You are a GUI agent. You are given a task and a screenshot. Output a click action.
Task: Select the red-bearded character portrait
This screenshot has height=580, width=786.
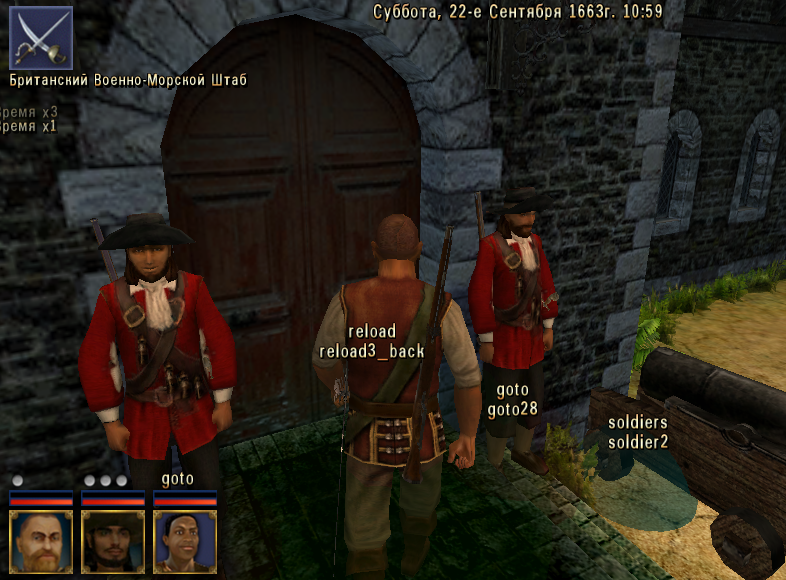[41, 542]
